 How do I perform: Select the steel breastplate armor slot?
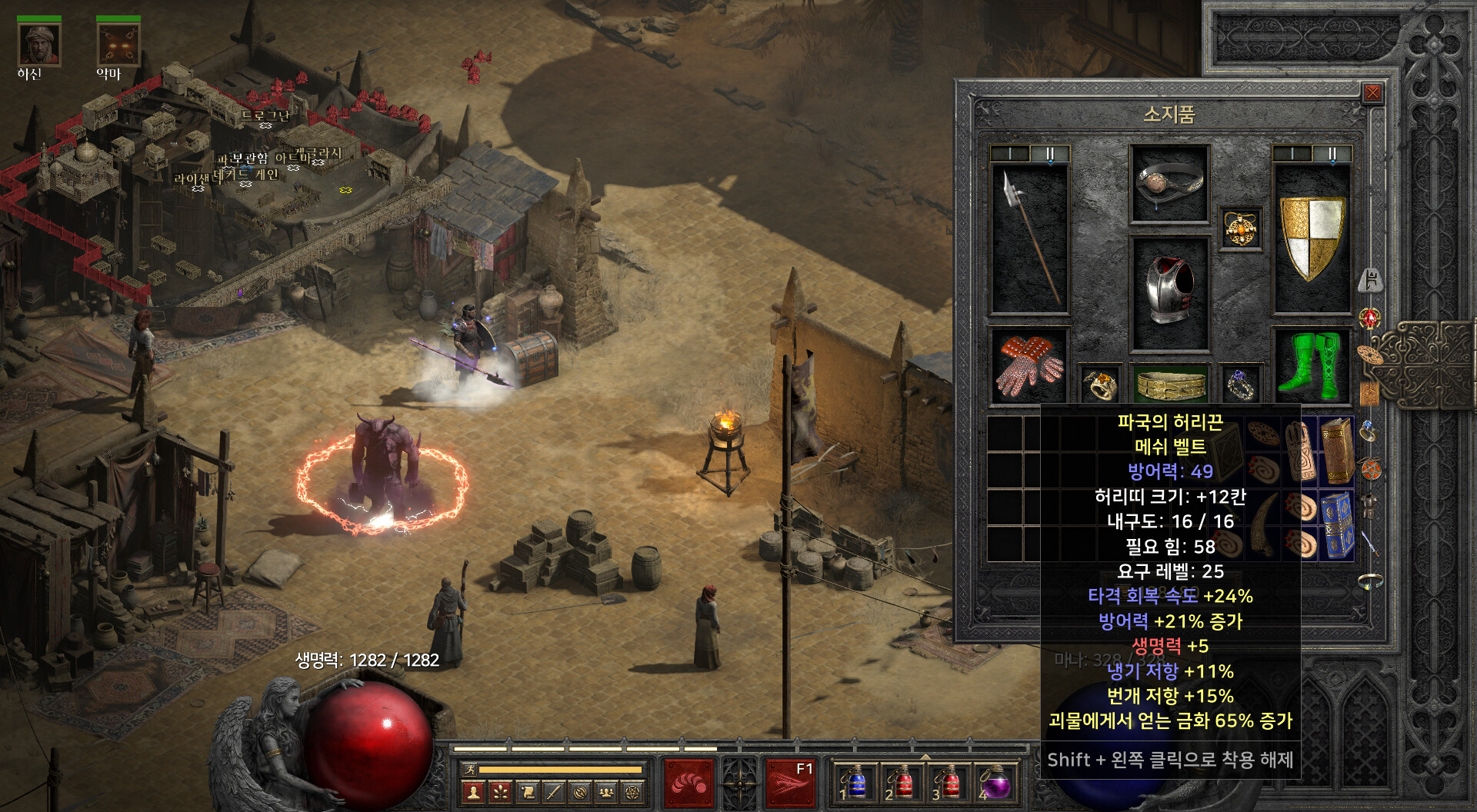1169,293
